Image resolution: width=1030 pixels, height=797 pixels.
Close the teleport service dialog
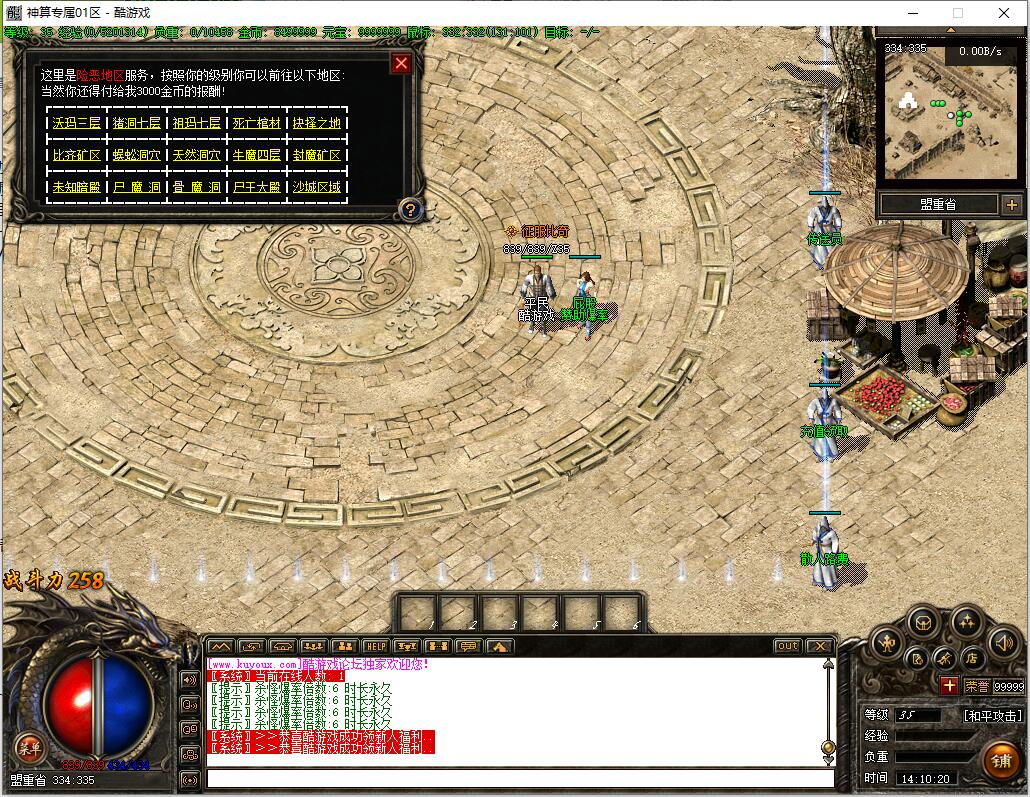point(401,64)
